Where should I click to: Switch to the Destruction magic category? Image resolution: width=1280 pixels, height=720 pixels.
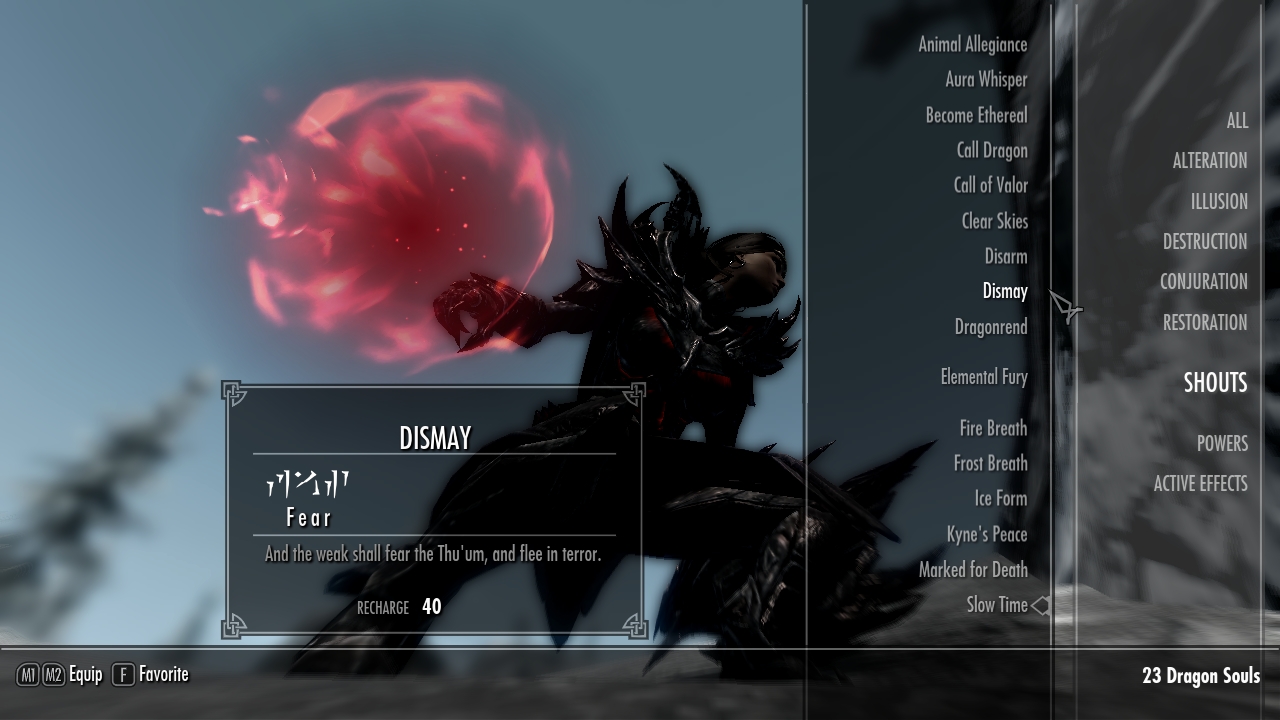click(1204, 242)
